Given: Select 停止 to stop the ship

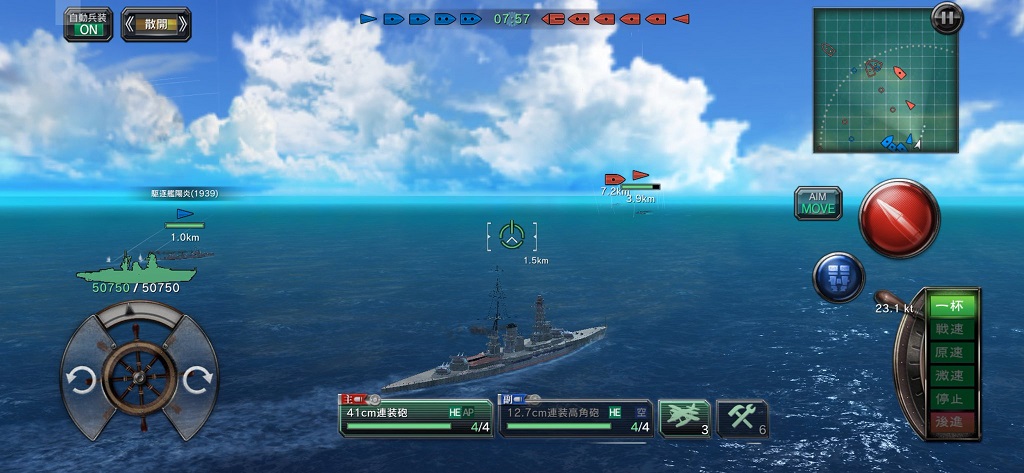Looking at the screenshot, I should (949, 399).
